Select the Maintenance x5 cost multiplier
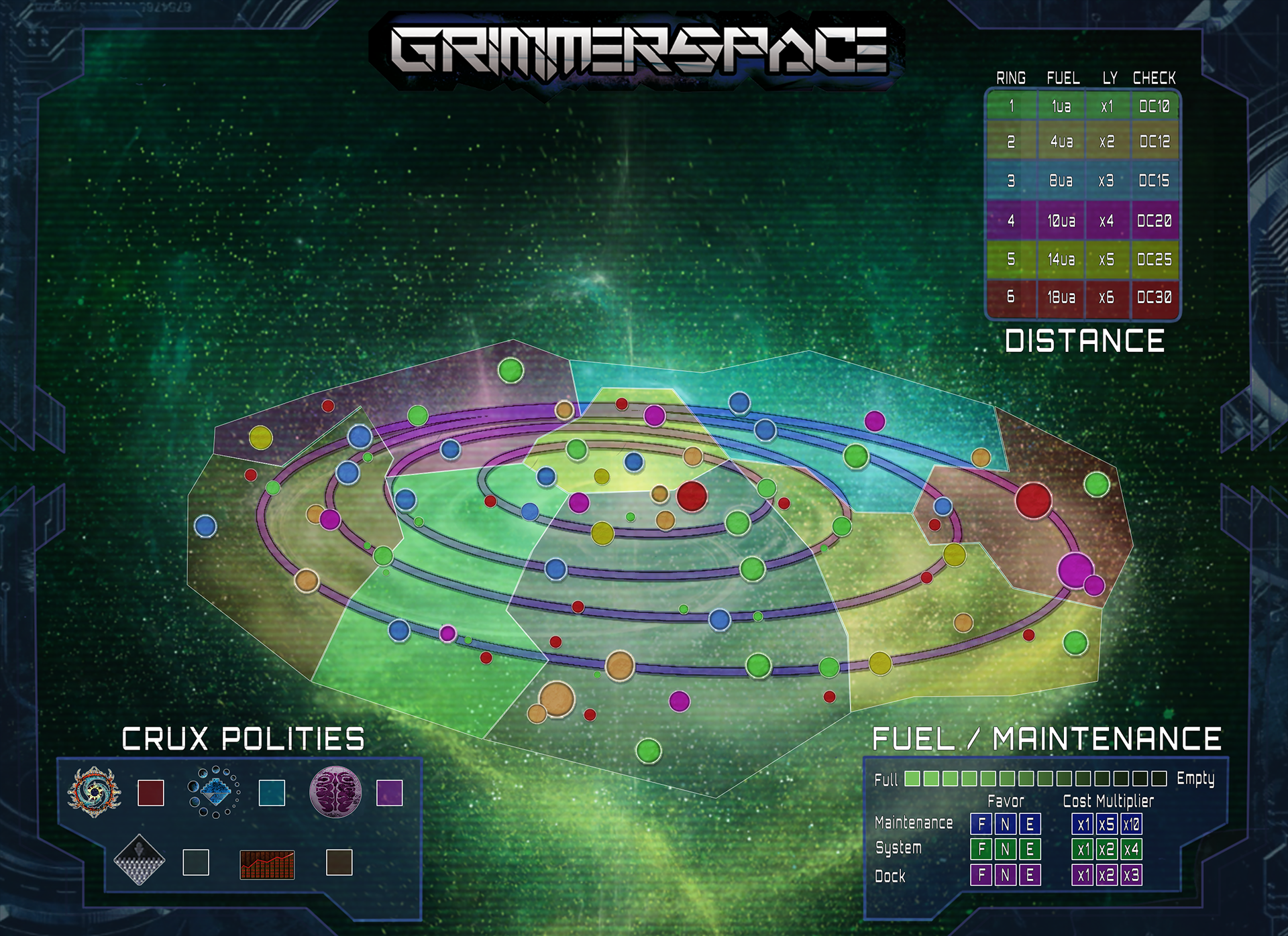Image resolution: width=1288 pixels, height=936 pixels. (1107, 824)
